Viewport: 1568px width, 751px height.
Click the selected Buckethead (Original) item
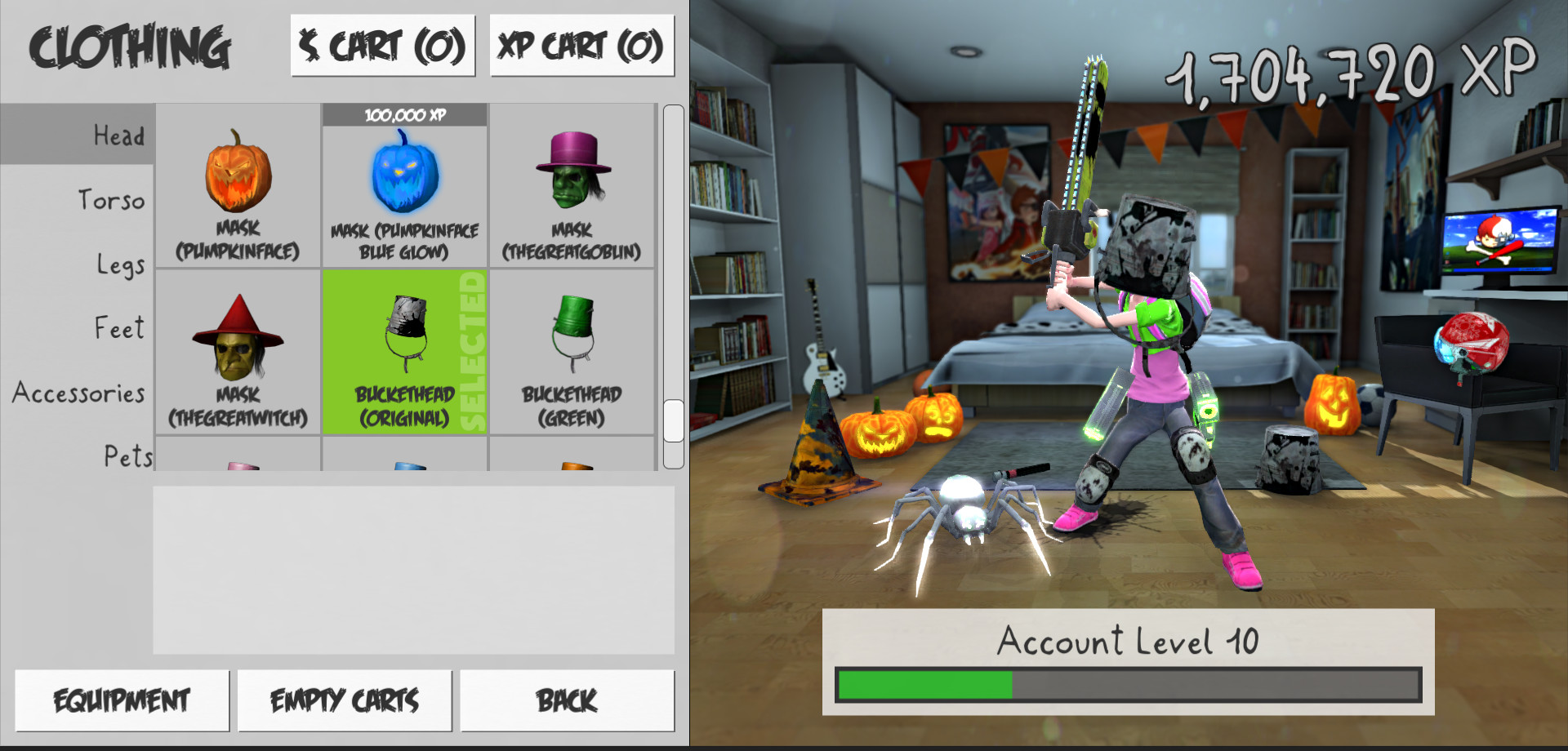tap(404, 355)
